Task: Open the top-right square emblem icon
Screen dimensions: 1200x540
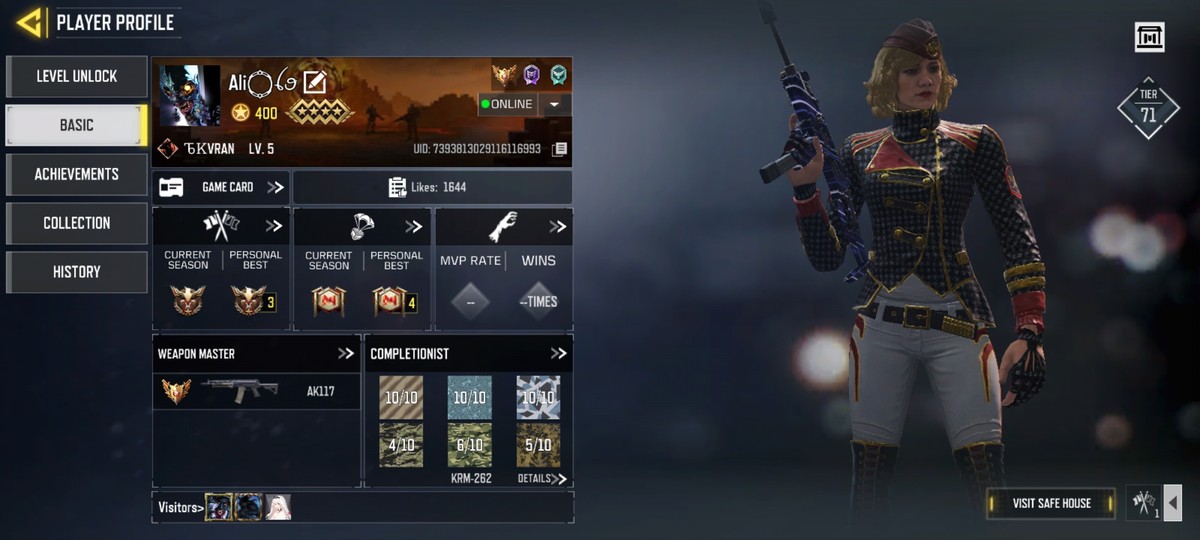Action: tap(1149, 37)
